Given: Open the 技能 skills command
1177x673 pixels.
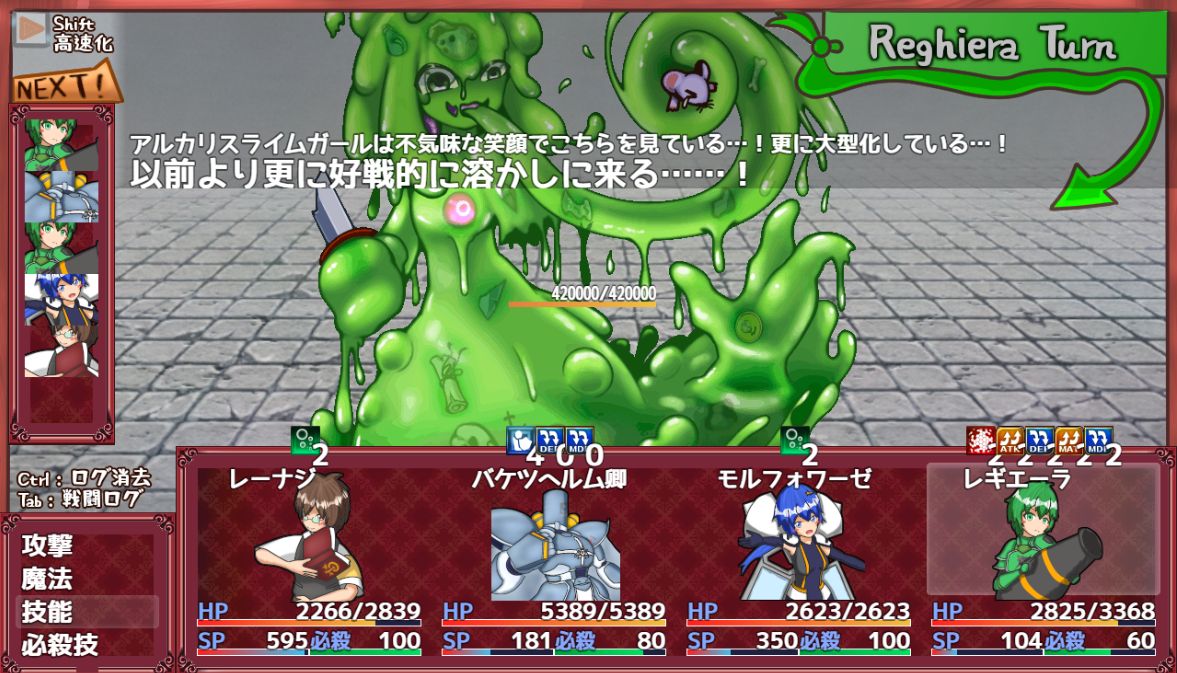Looking at the screenshot, I should [x=48, y=612].
